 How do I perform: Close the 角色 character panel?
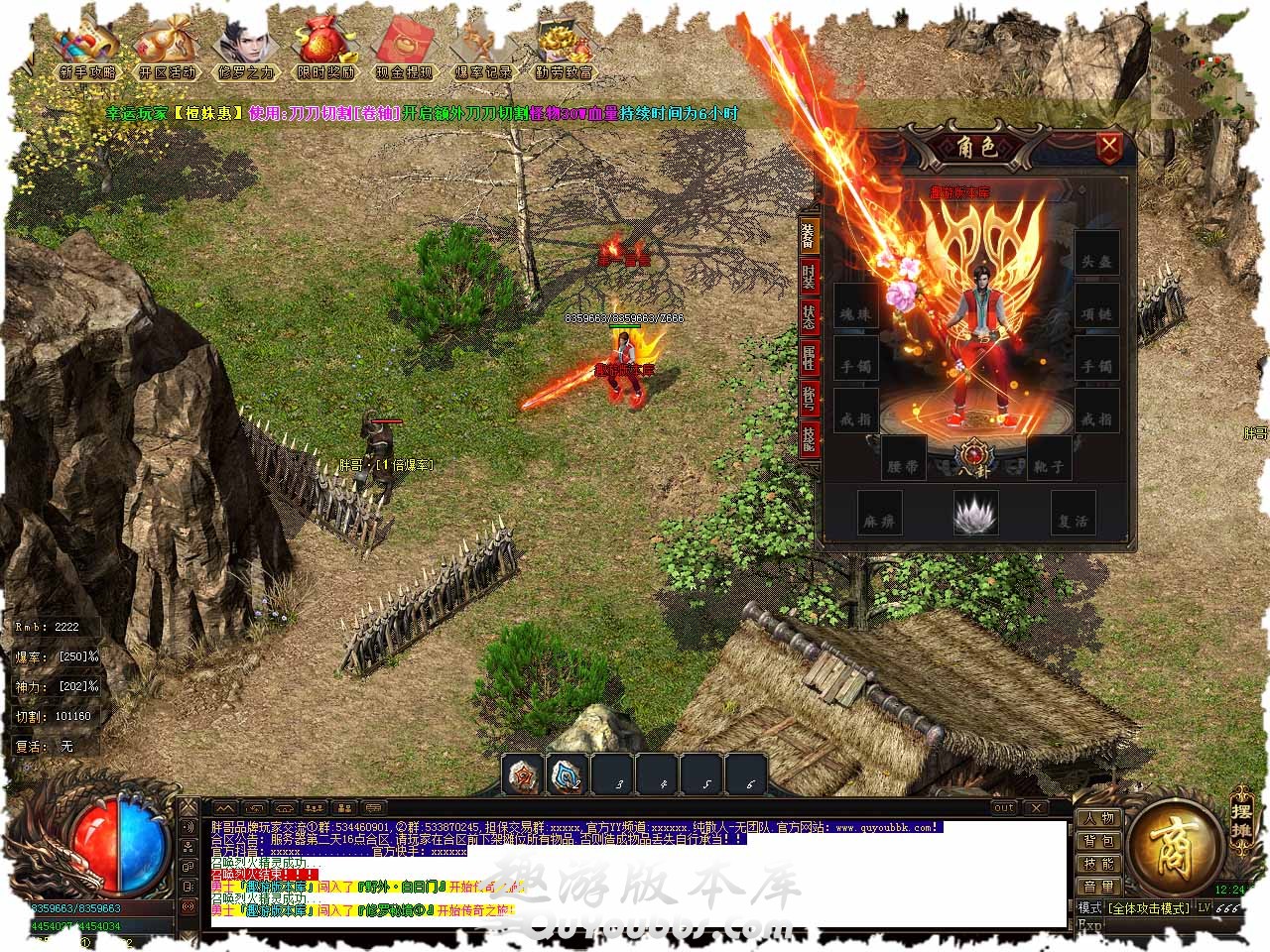[x=1109, y=149]
